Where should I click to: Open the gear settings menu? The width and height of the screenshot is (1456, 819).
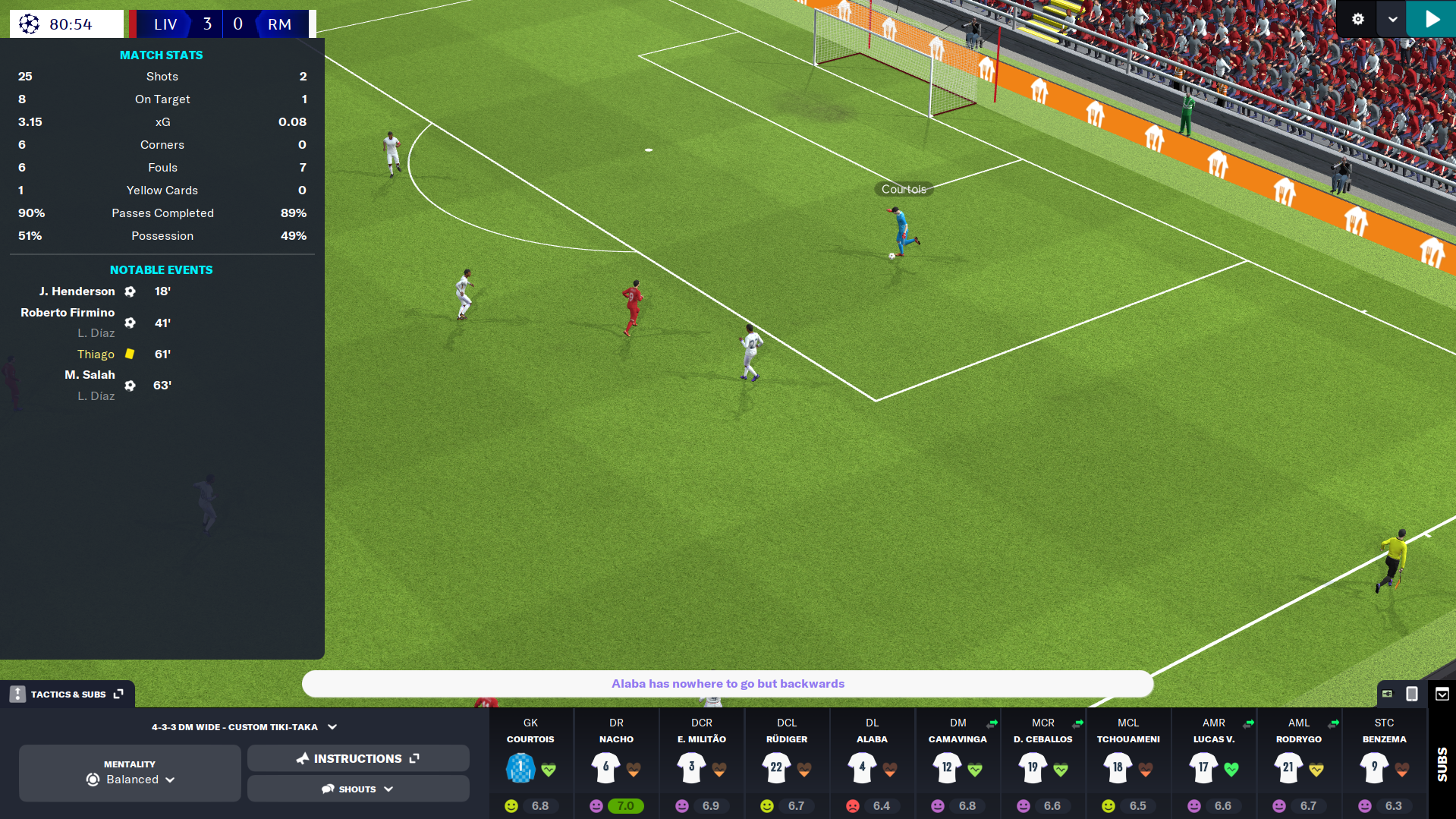point(1358,19)
